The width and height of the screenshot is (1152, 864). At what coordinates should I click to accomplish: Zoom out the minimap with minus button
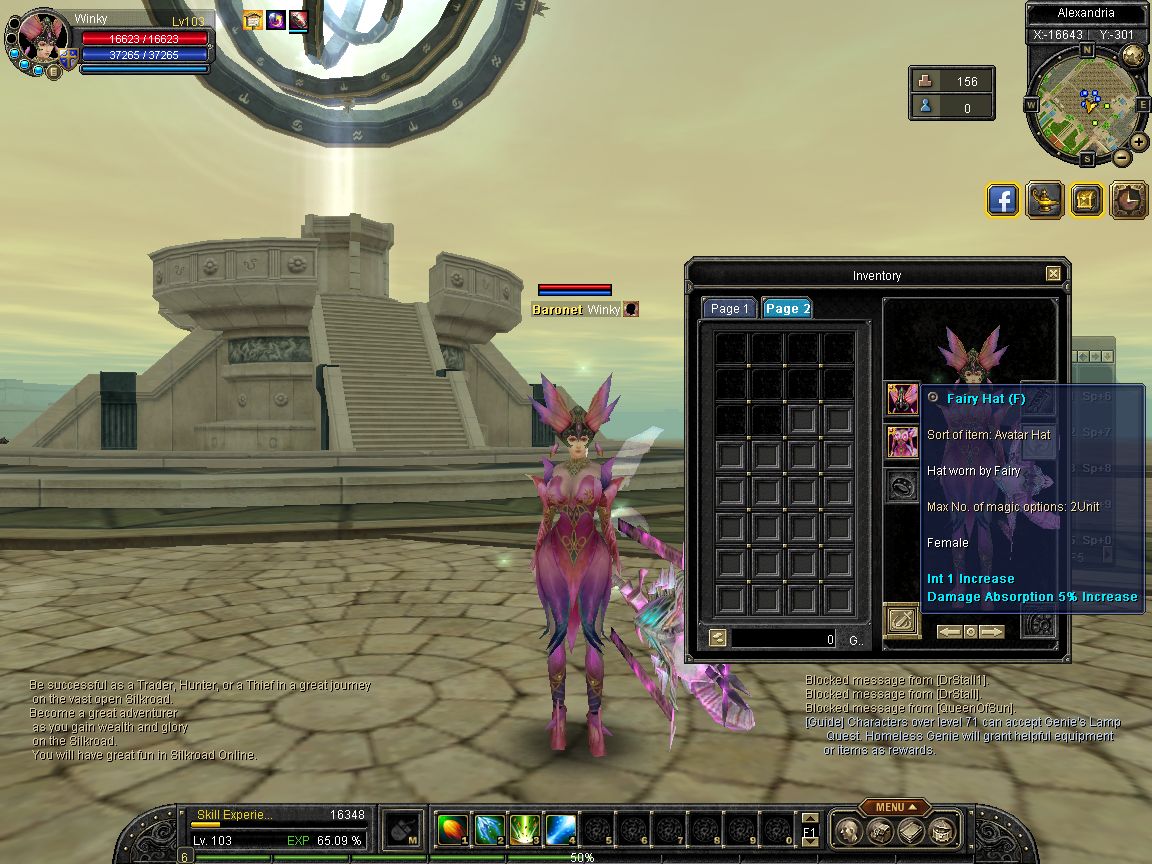(x=1122, y=157)
